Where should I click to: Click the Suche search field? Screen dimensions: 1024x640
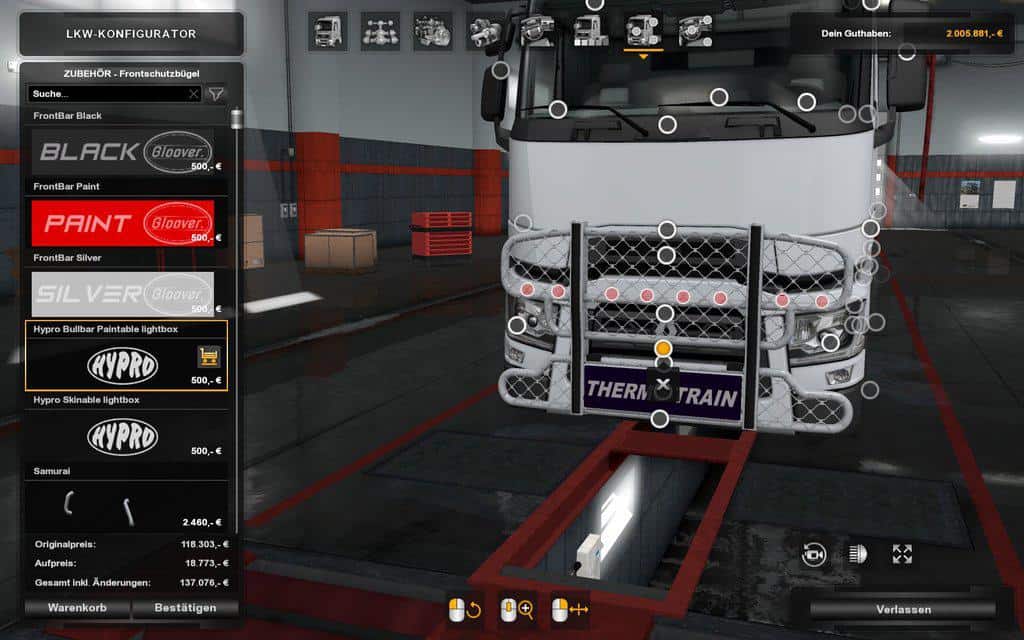point(108,94)
